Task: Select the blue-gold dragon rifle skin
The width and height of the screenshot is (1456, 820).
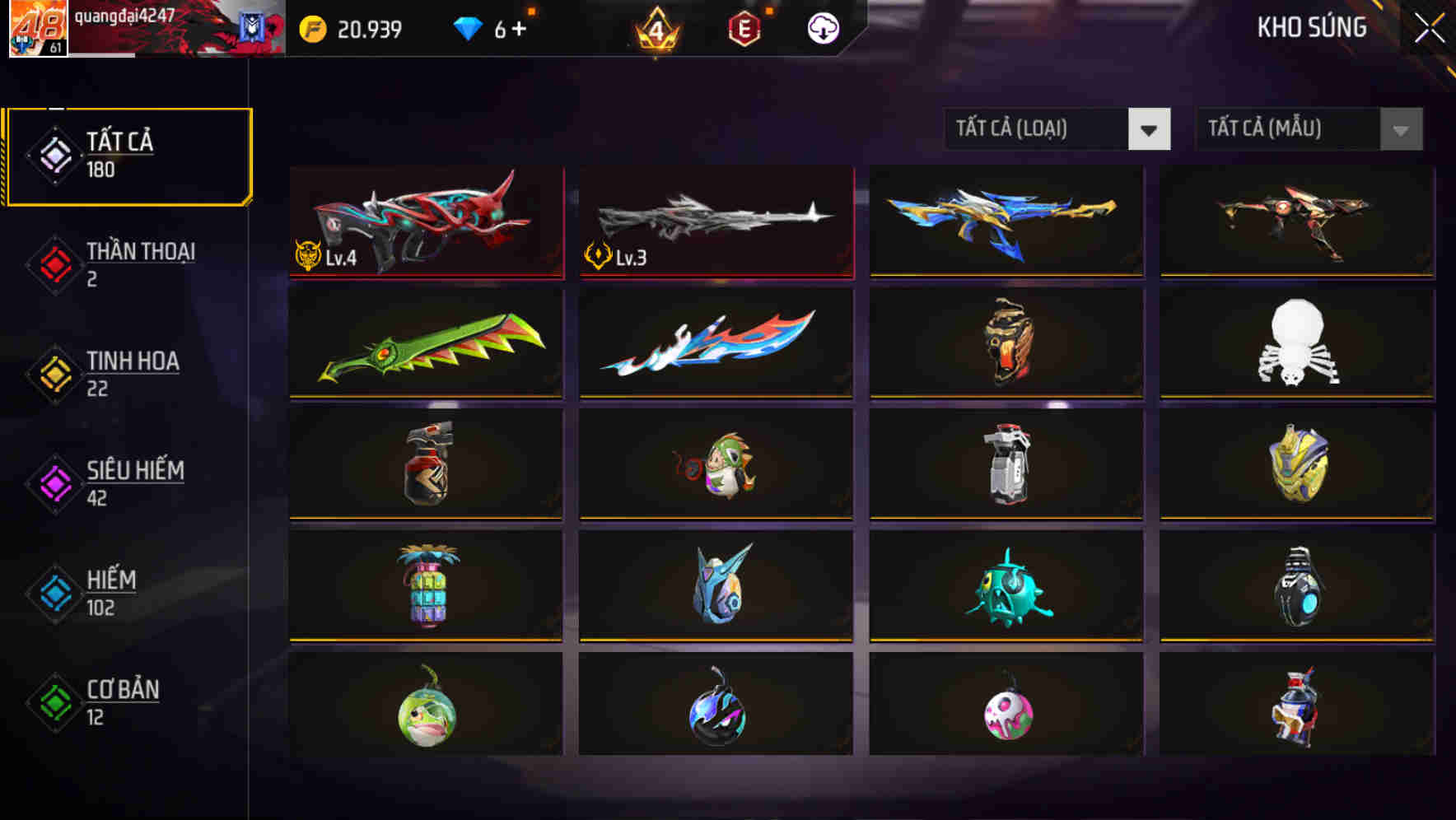Action: (1006, 222)
